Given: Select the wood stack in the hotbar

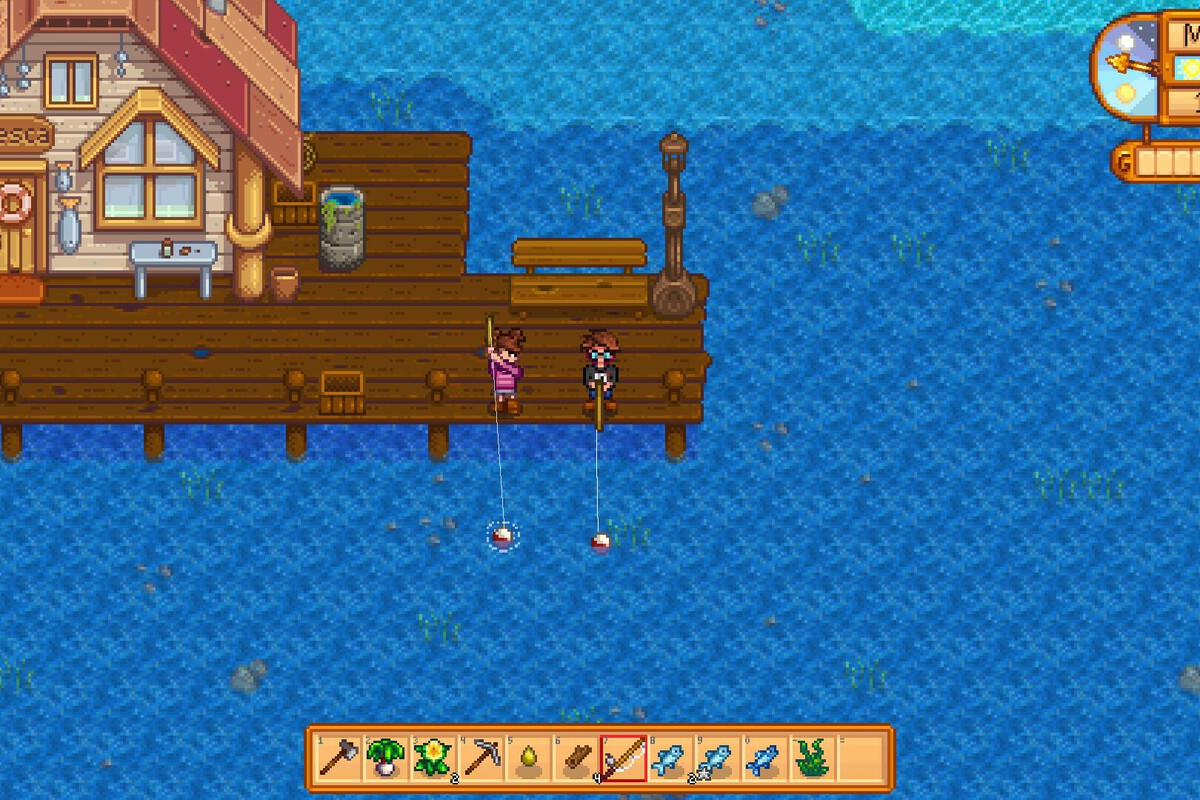Looking at the screenshot, I should pos(575,759).
